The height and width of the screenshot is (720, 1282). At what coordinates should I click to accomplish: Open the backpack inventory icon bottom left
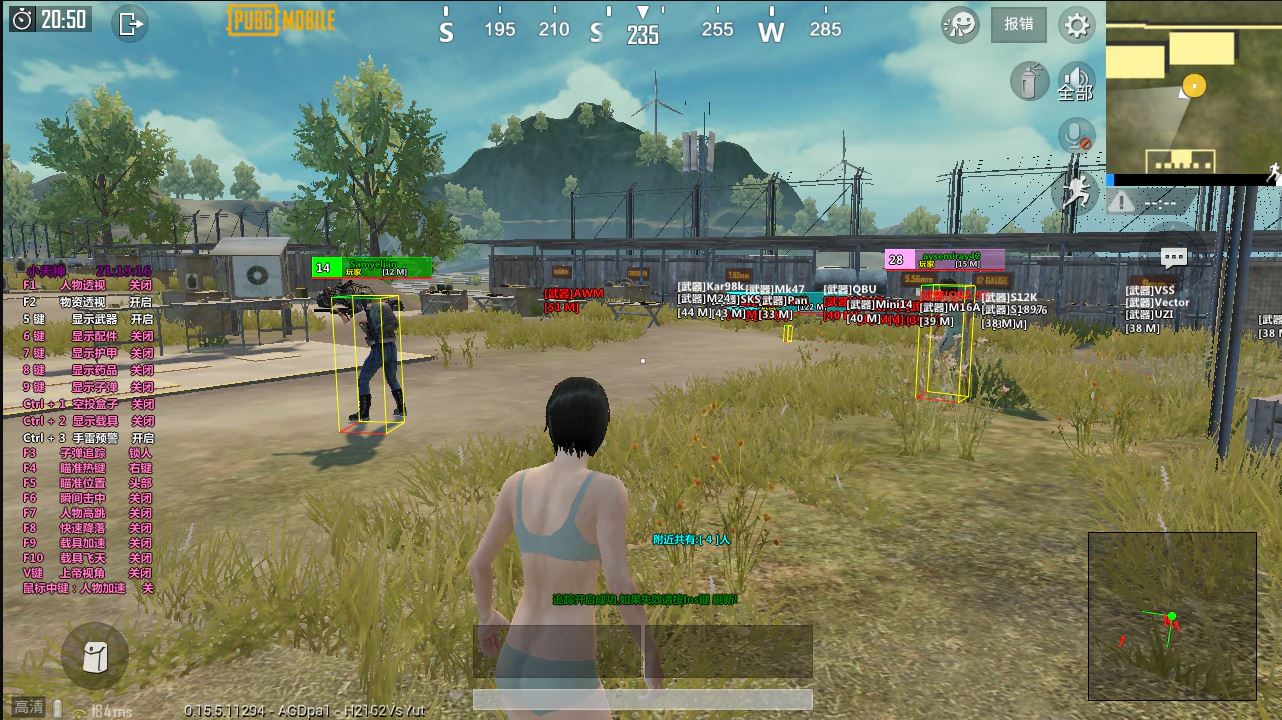pyautogui.click(x=95, y=655)
